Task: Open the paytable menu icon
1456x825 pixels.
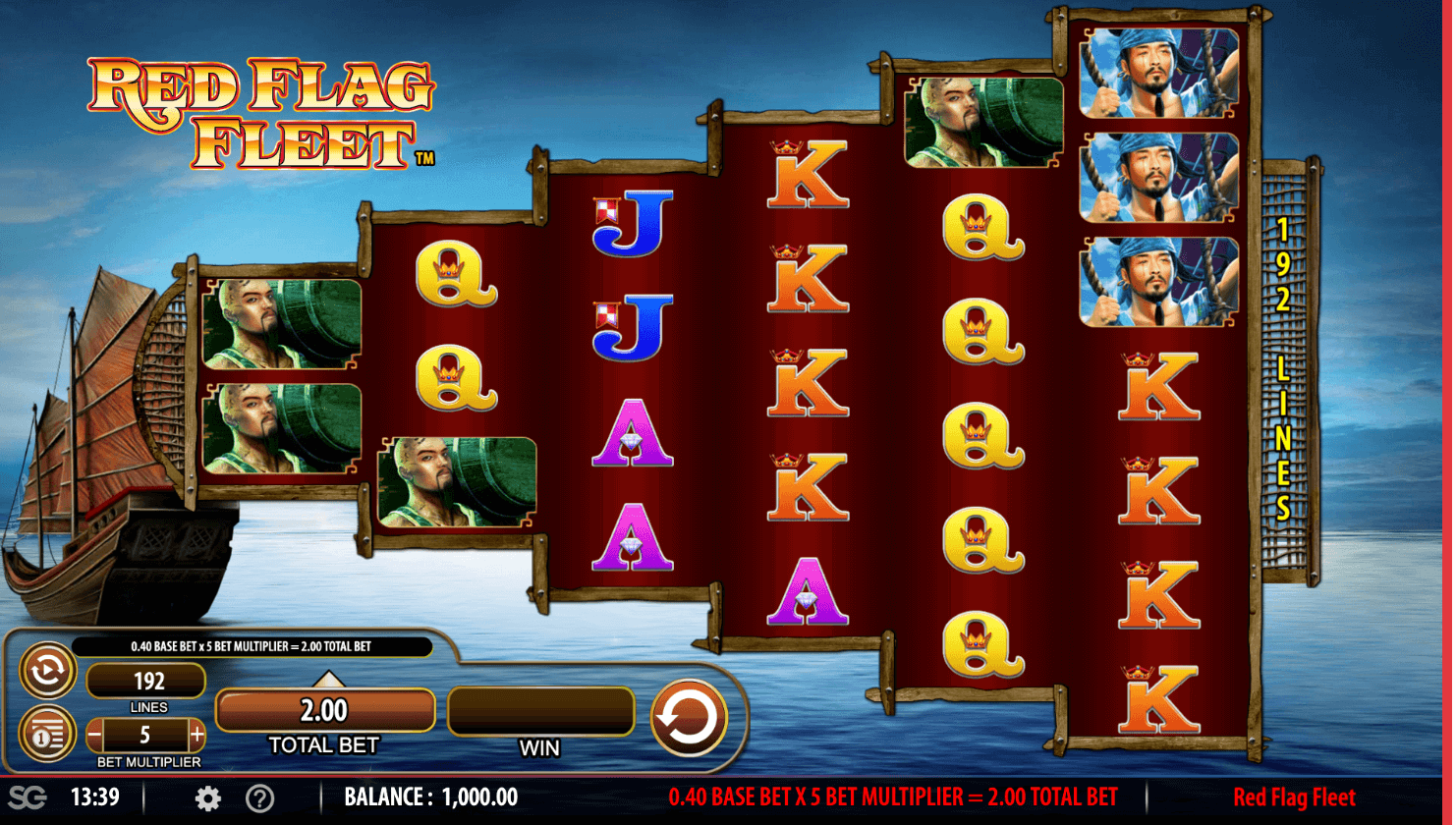Action: point(47,733)
